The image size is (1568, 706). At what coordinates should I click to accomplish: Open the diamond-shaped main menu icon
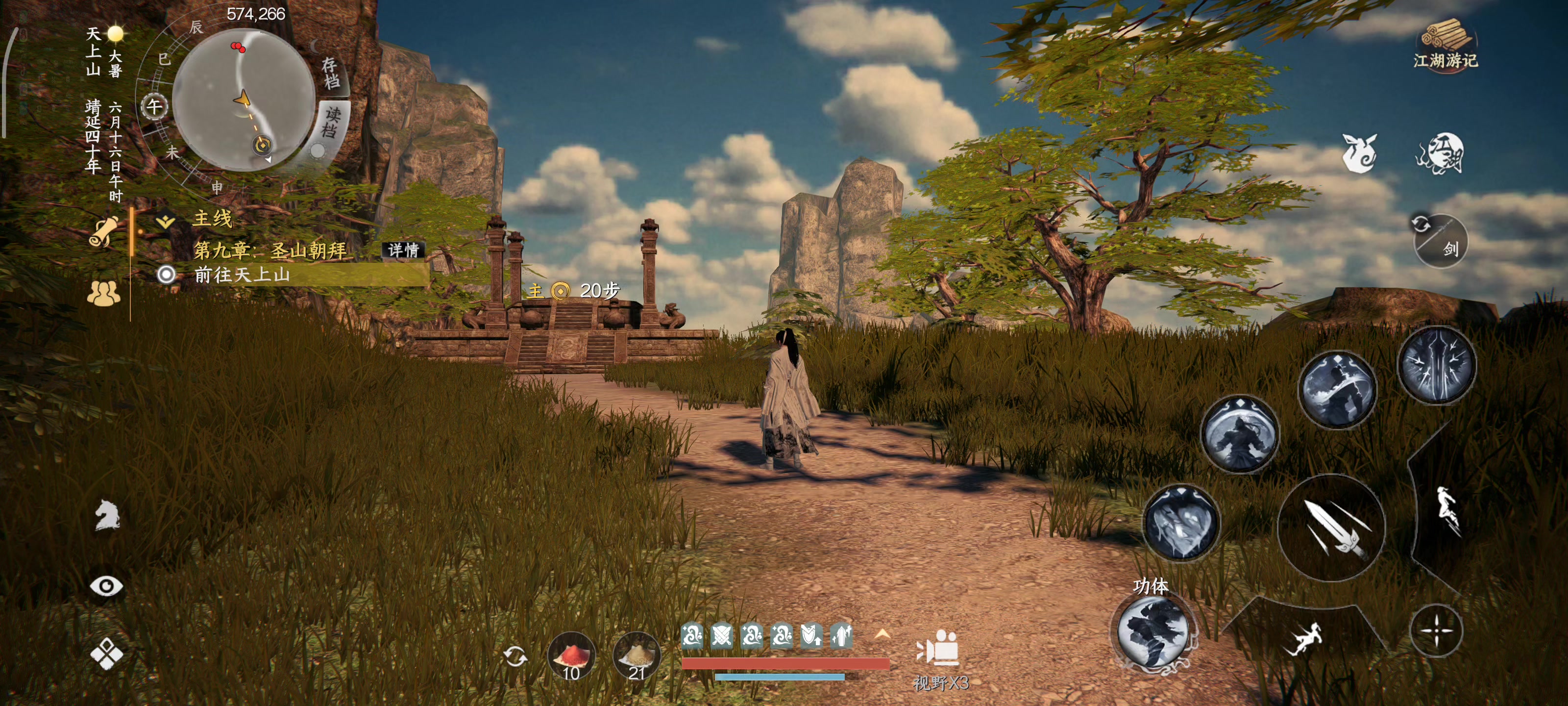tap(106, 654)
